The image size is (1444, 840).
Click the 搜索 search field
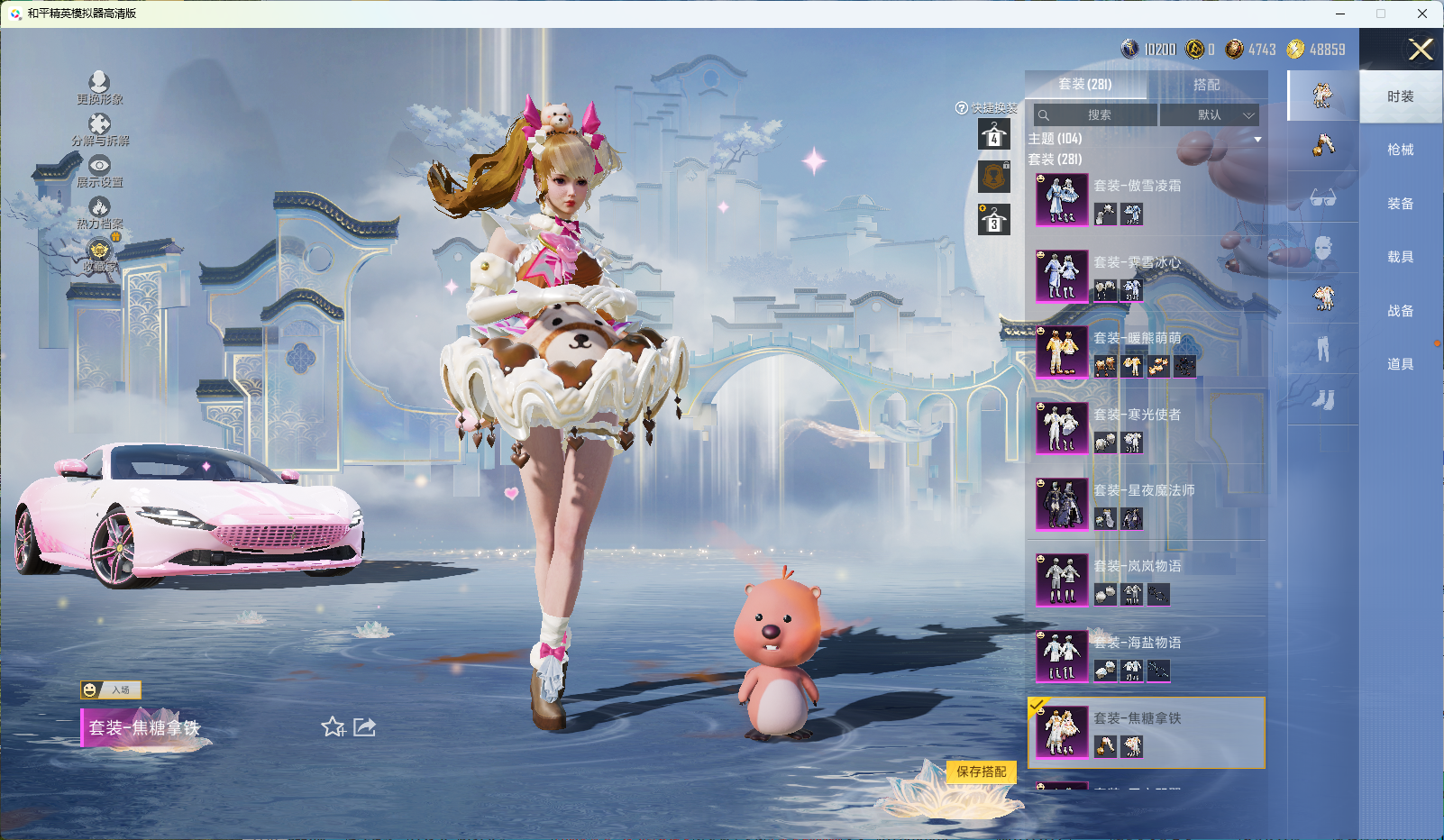point(1096,115)
